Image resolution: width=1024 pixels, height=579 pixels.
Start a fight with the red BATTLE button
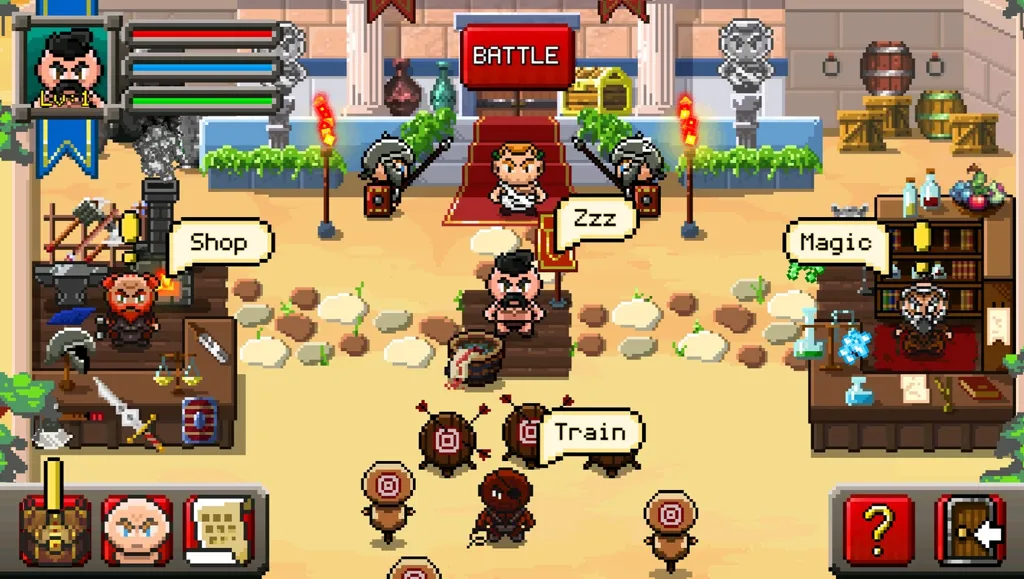(517, 57)
